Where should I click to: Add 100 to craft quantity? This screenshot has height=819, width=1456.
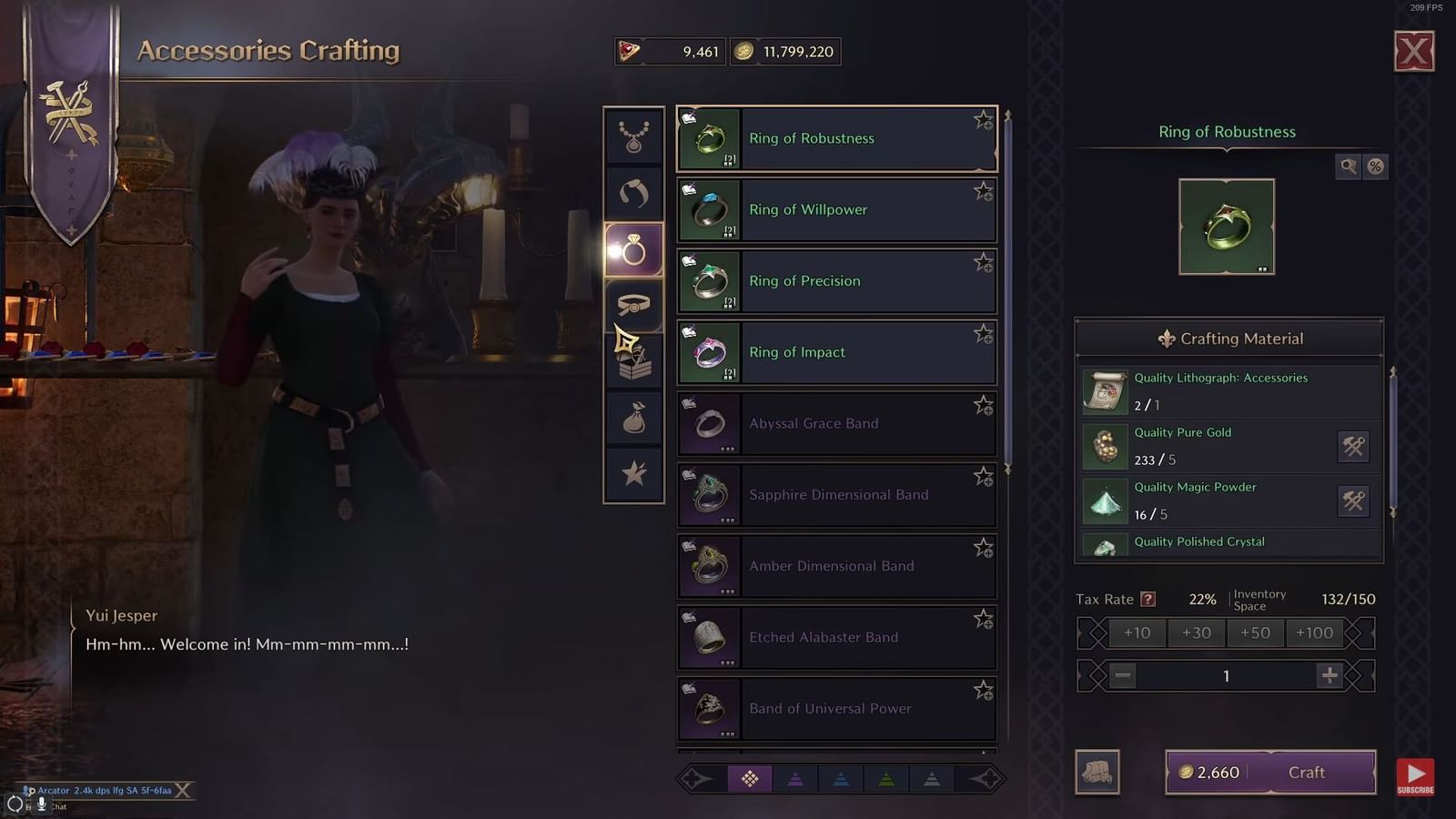(1314, 632)
